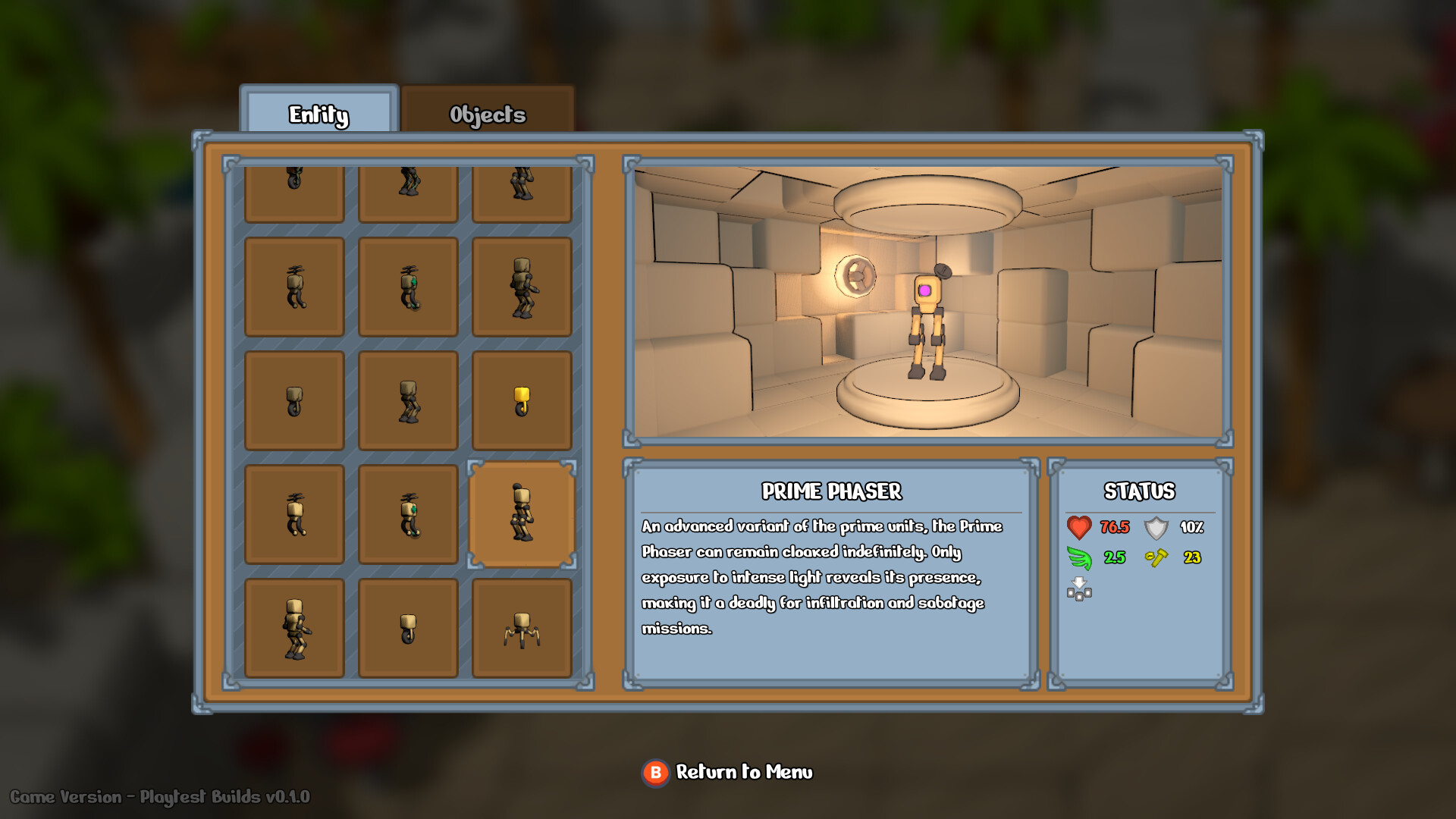The width and height of the screenshot is (1456, 819).
Task: Switch to the Objects tab
Action: coord(487,114)
